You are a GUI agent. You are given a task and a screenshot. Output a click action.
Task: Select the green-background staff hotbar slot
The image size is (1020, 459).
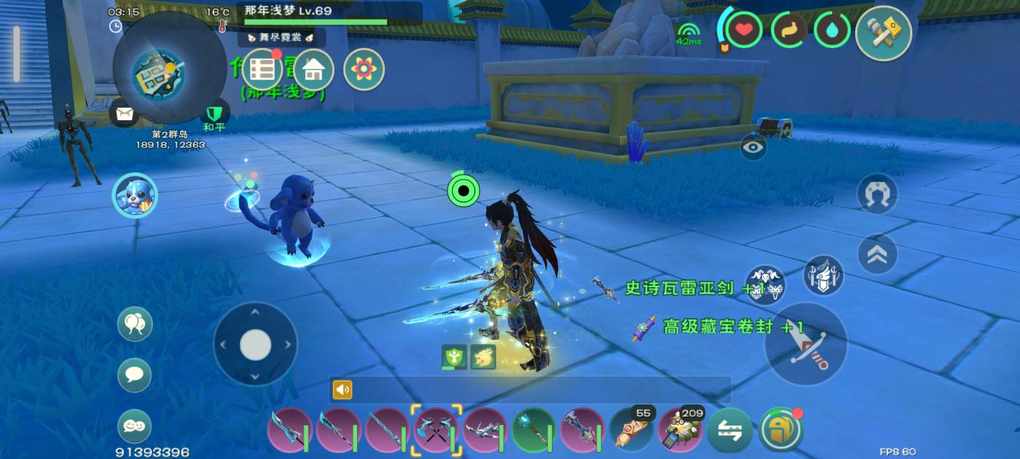pyautogui.click(x=534, y=430)
